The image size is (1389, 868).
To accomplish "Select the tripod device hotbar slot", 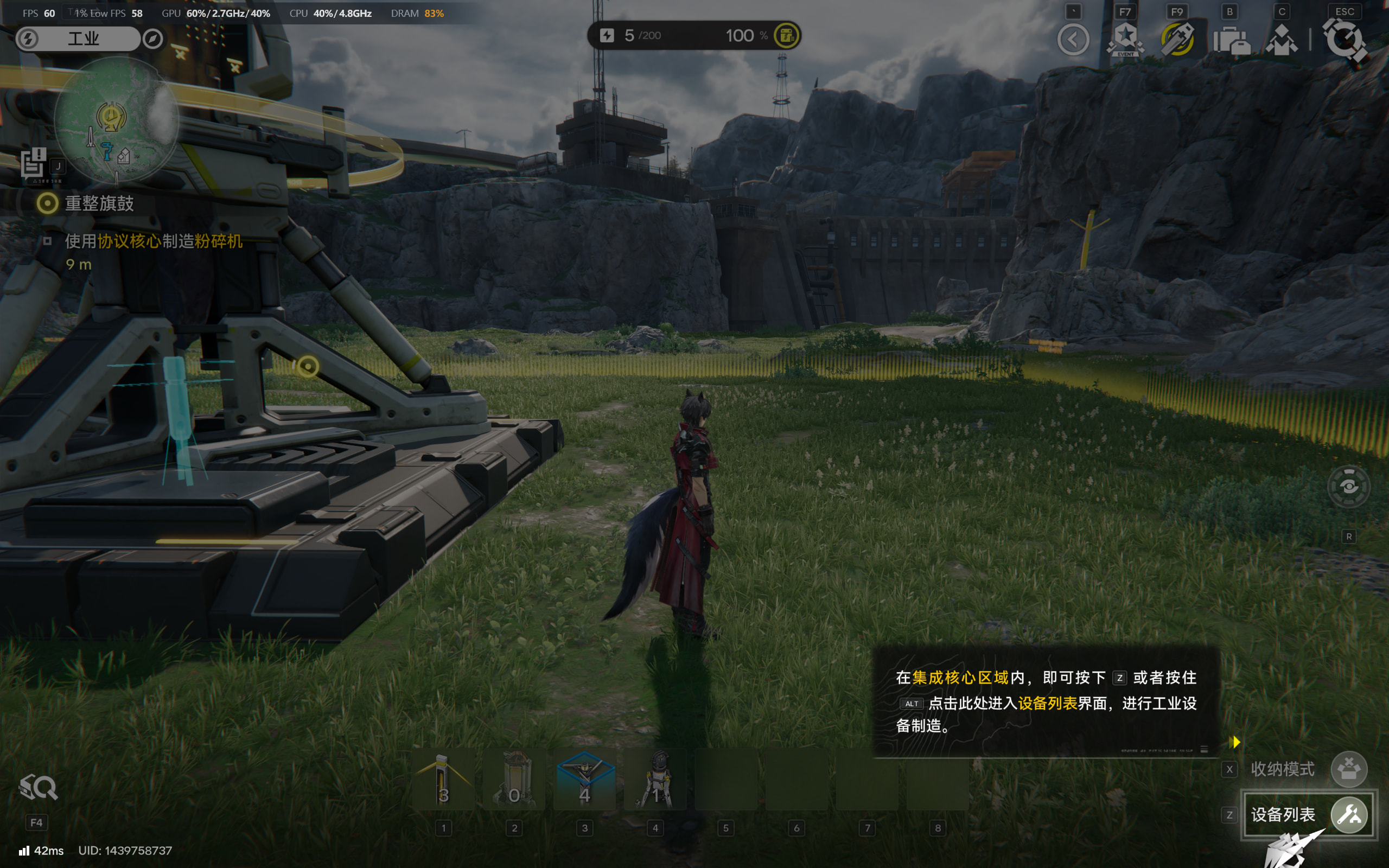I will tap(655, 779).
